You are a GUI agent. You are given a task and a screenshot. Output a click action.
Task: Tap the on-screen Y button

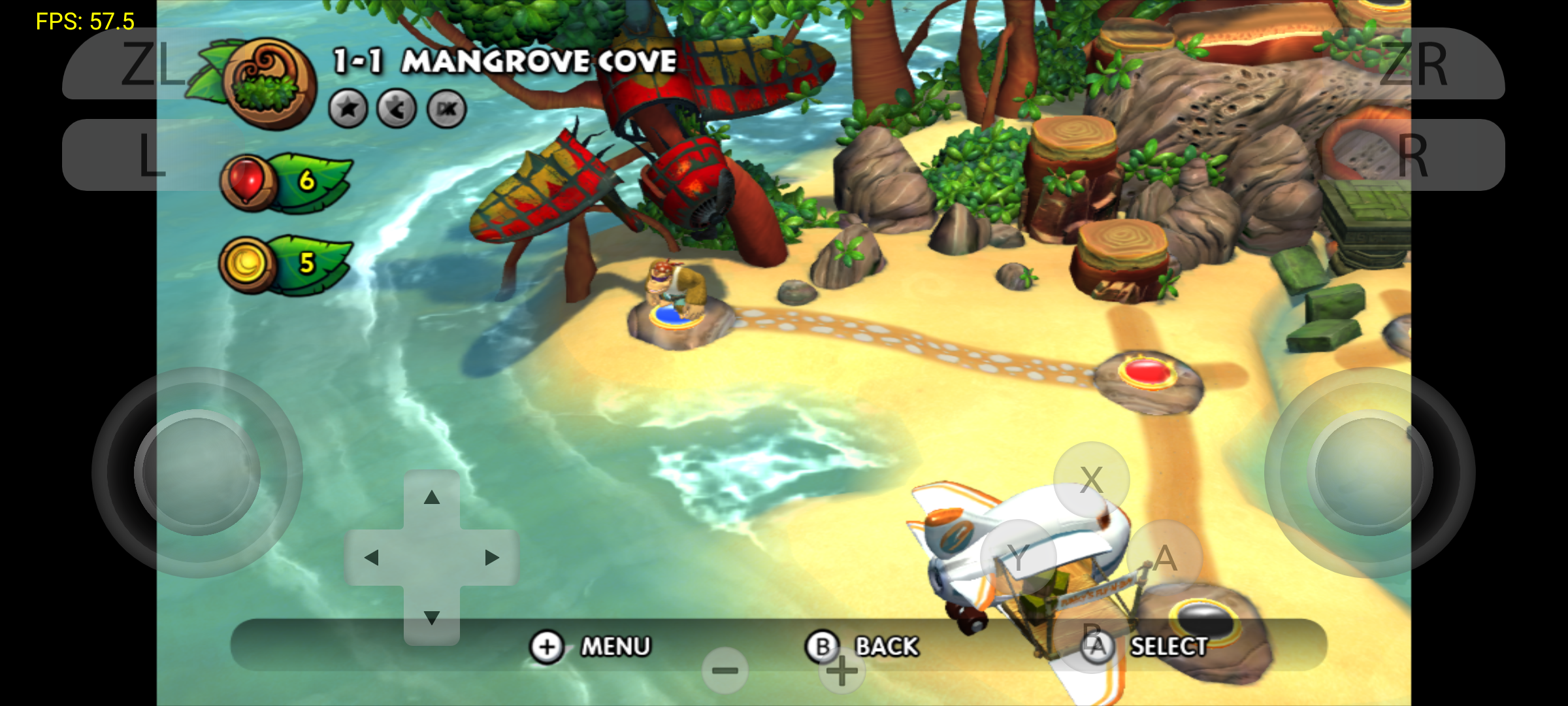(1018, 558)
